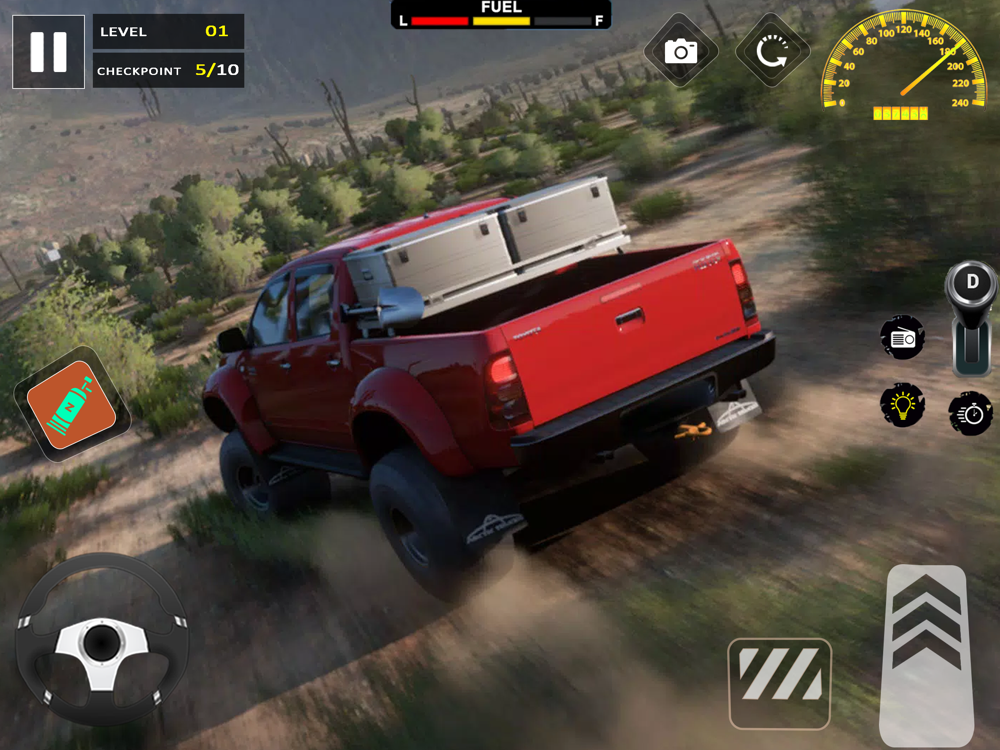Activate the stopwatch speed icon
Viewport: 1000px width, 750px height.
point(970,413)
